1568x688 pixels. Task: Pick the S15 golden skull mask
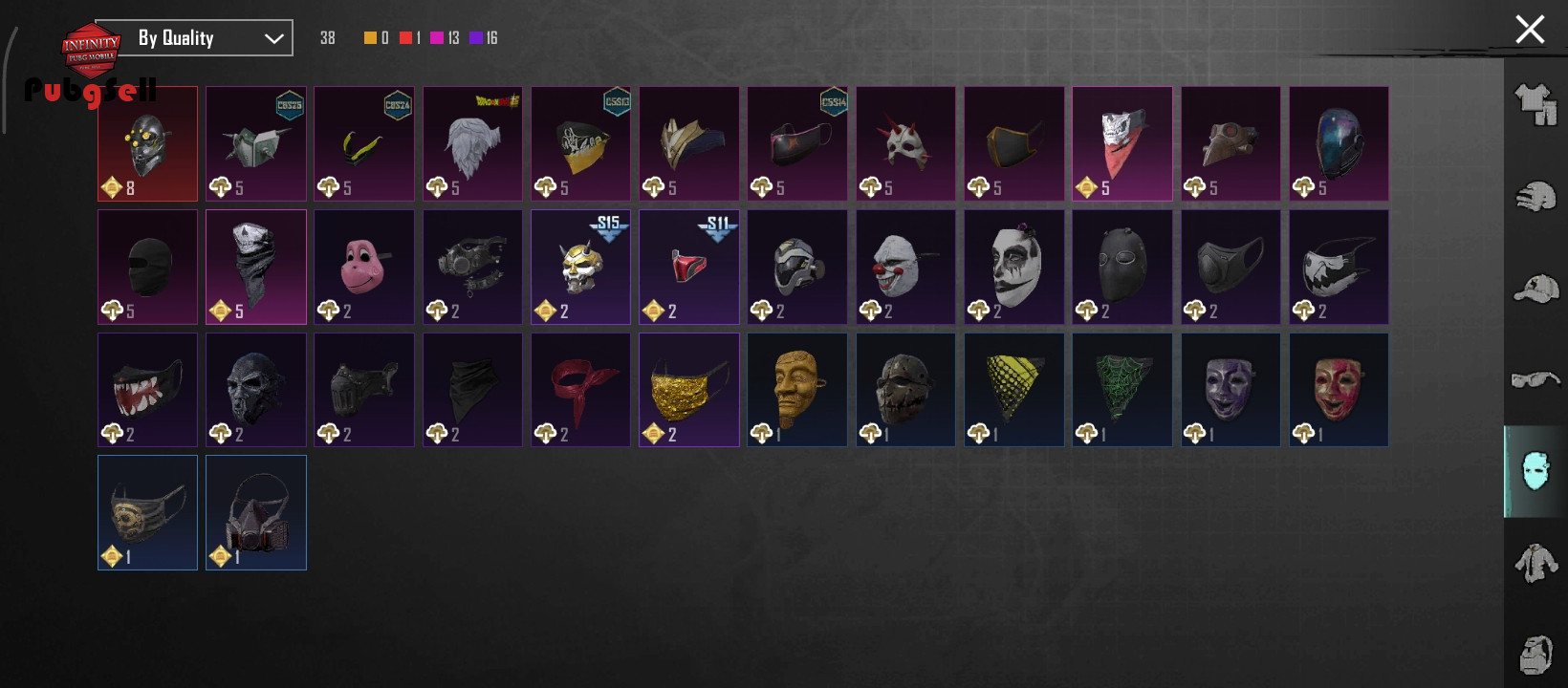[580, 267]
